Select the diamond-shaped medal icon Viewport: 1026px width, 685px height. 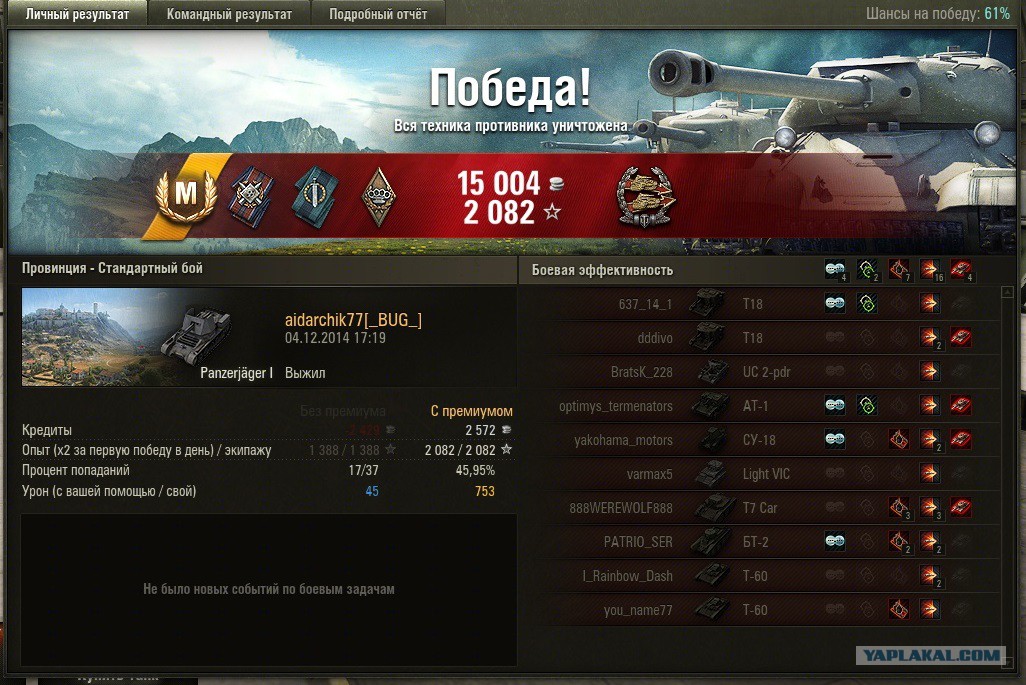[377, 195]
